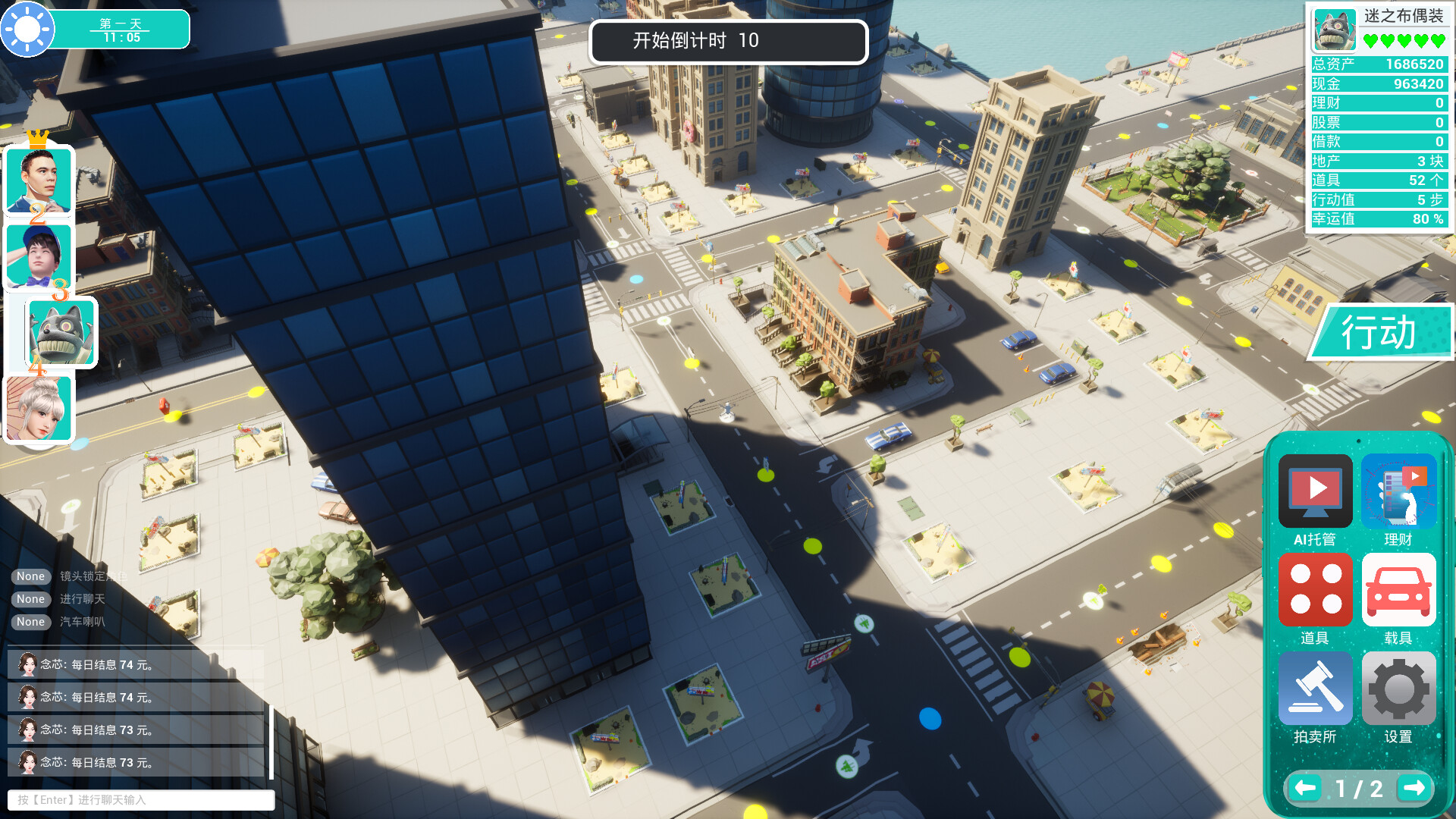Open the 拍卖所 auction gavel icon
This screenshot has height=819, width=1456.
tap(1314, 689)
